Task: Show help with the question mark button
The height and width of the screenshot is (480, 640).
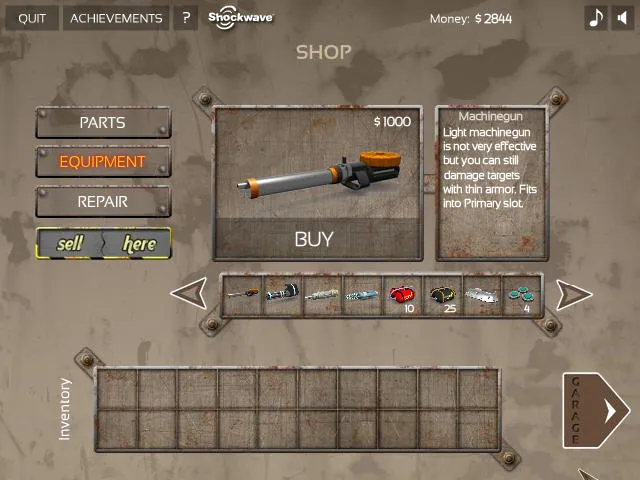Action: [185, 18]
